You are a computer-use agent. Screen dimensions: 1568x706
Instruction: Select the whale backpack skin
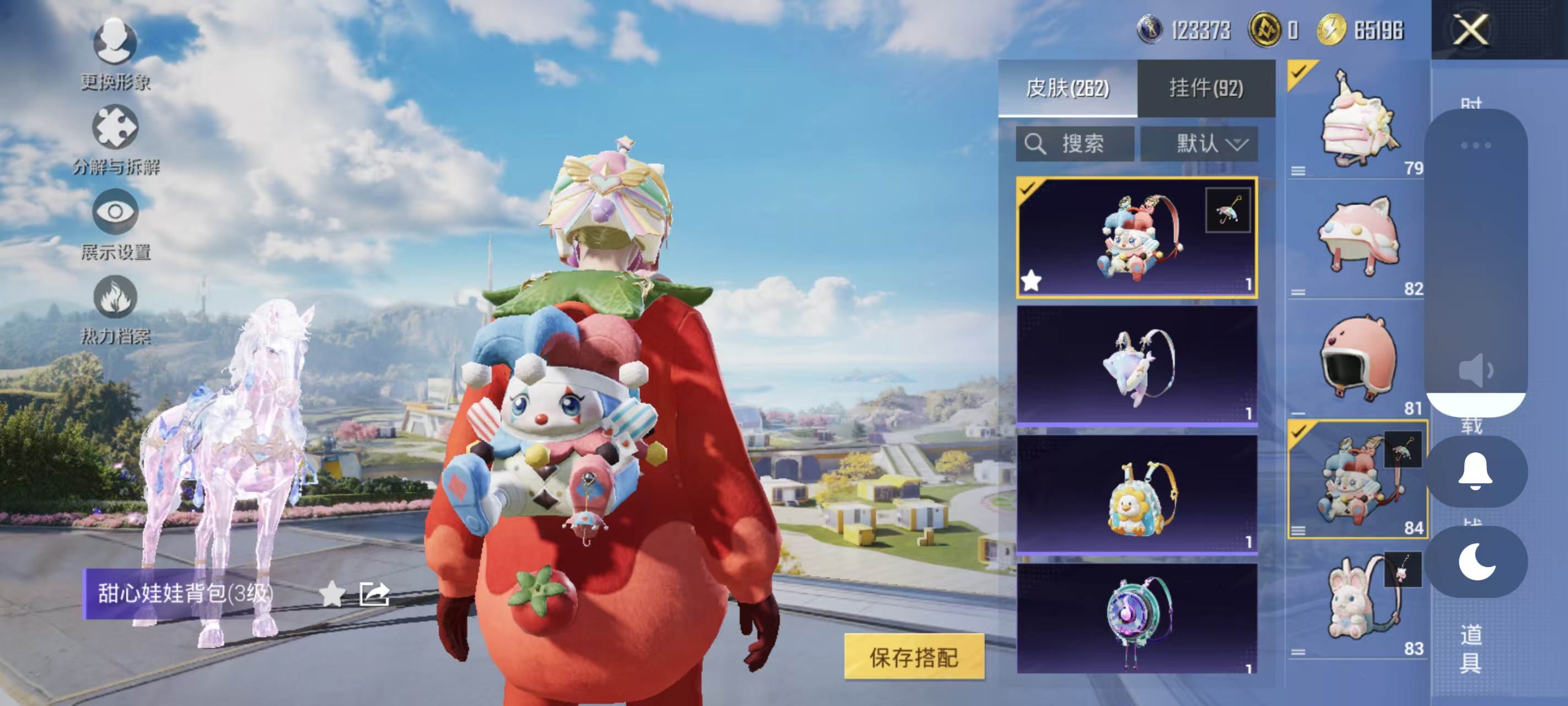click(x=1136, y=366)
